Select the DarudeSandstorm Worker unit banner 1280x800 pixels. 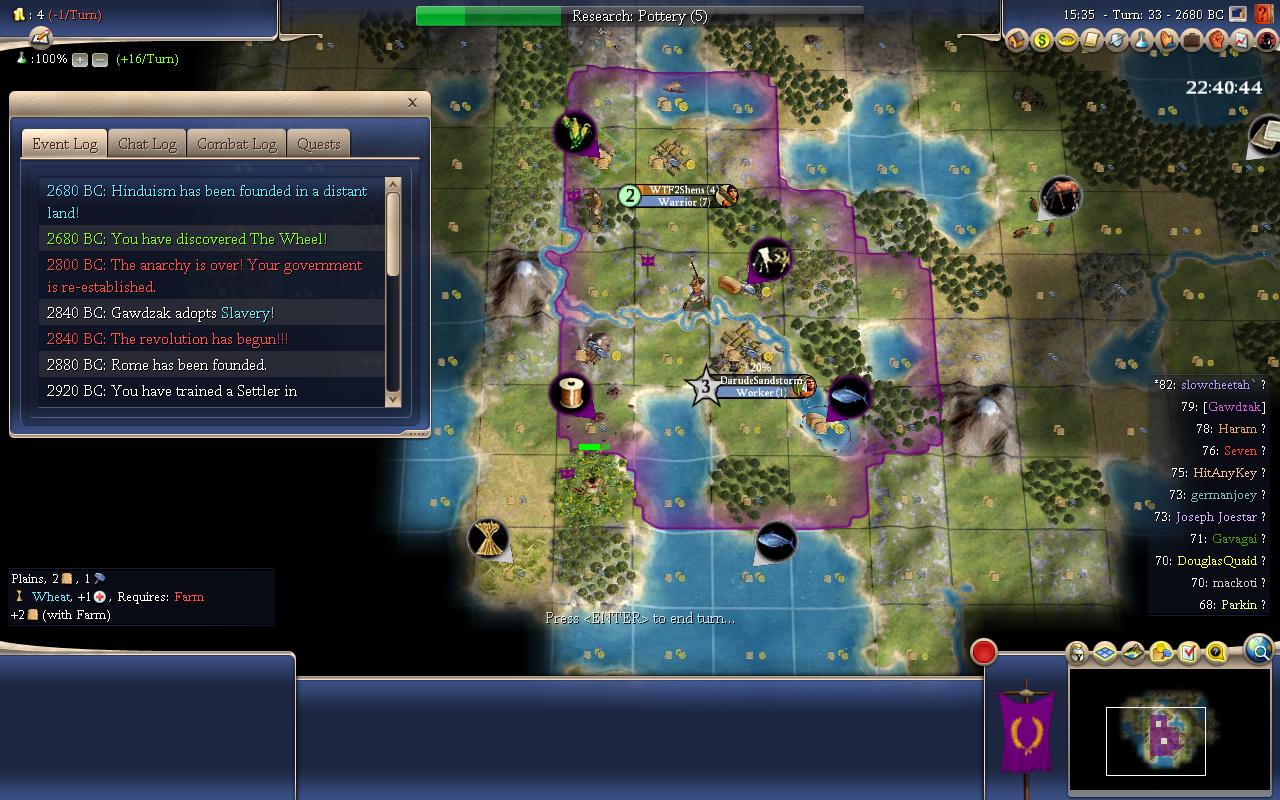click(x=760, y=387)
